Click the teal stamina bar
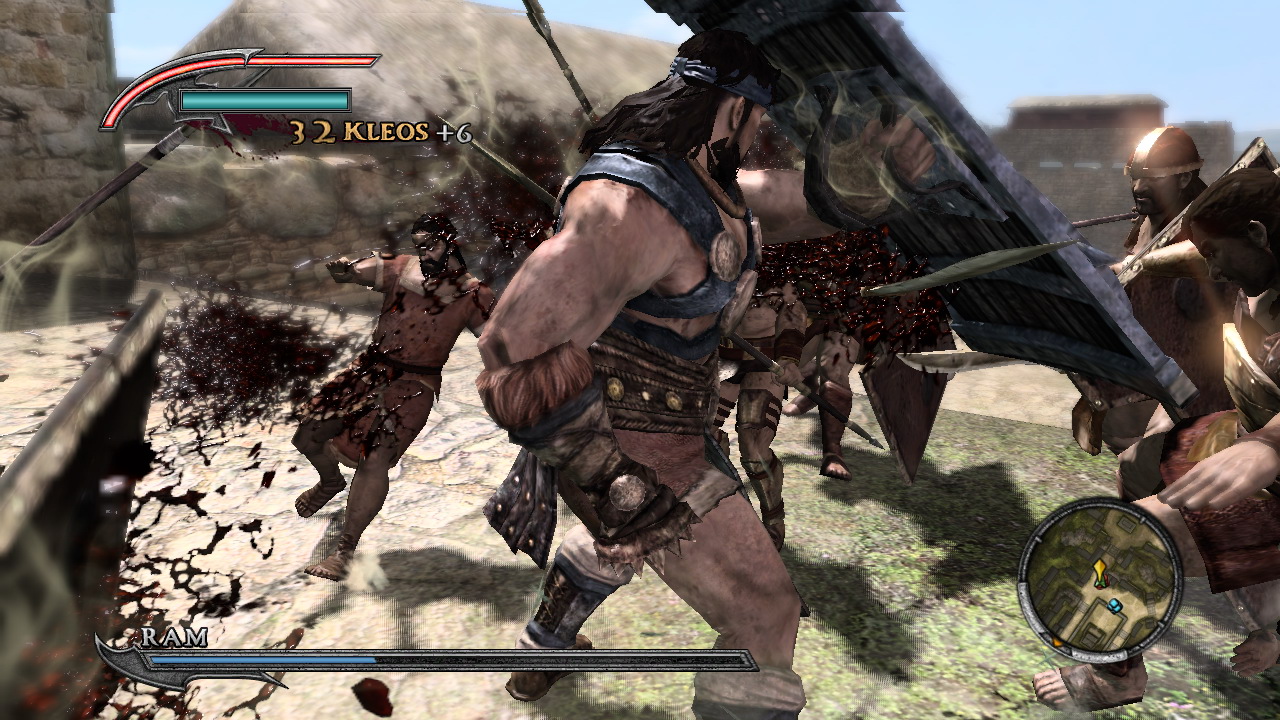The height and width of the screenshot is (720, 1280). click(x=263, y=100)
